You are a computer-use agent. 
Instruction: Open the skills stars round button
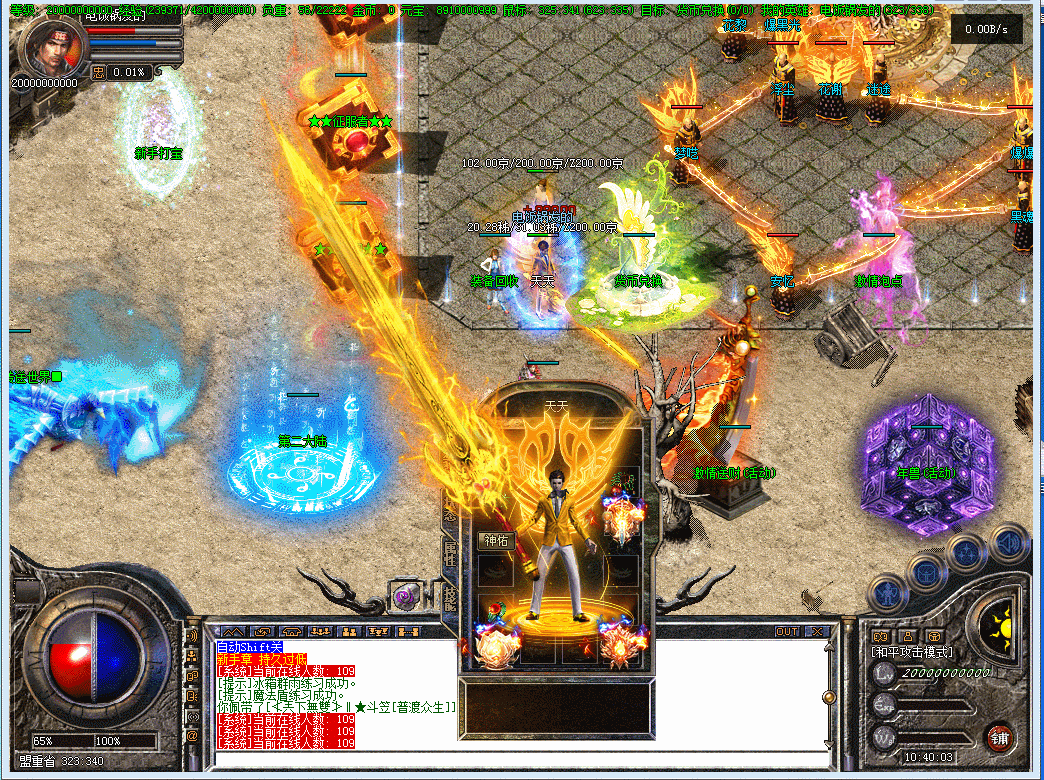[x=968, y=551]
